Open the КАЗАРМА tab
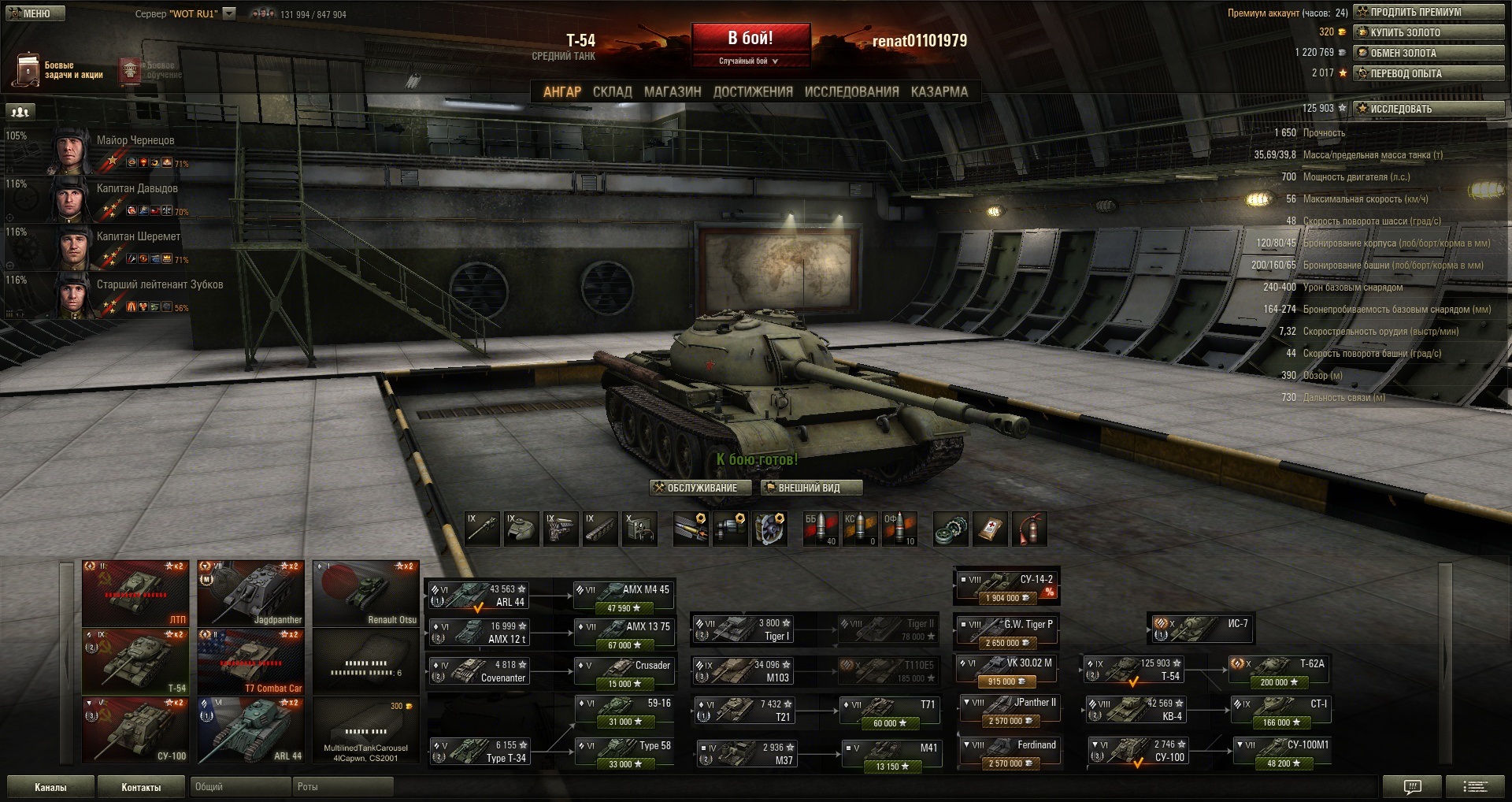This screenshot has width=1512, height=802. click(x=939, y=92)
